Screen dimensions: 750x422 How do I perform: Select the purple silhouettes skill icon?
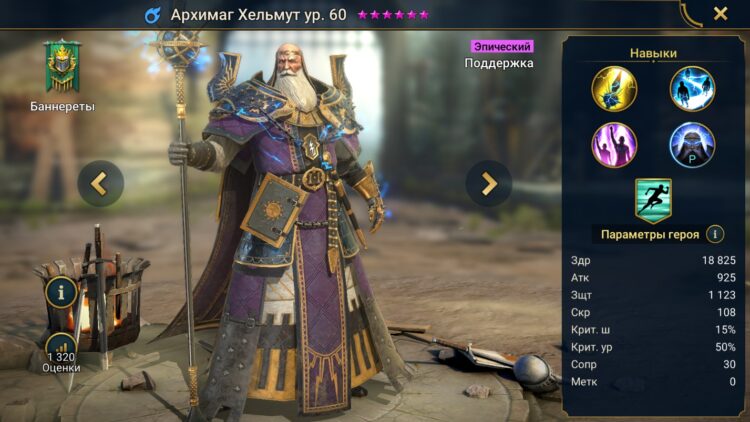(x=614, y=144)
